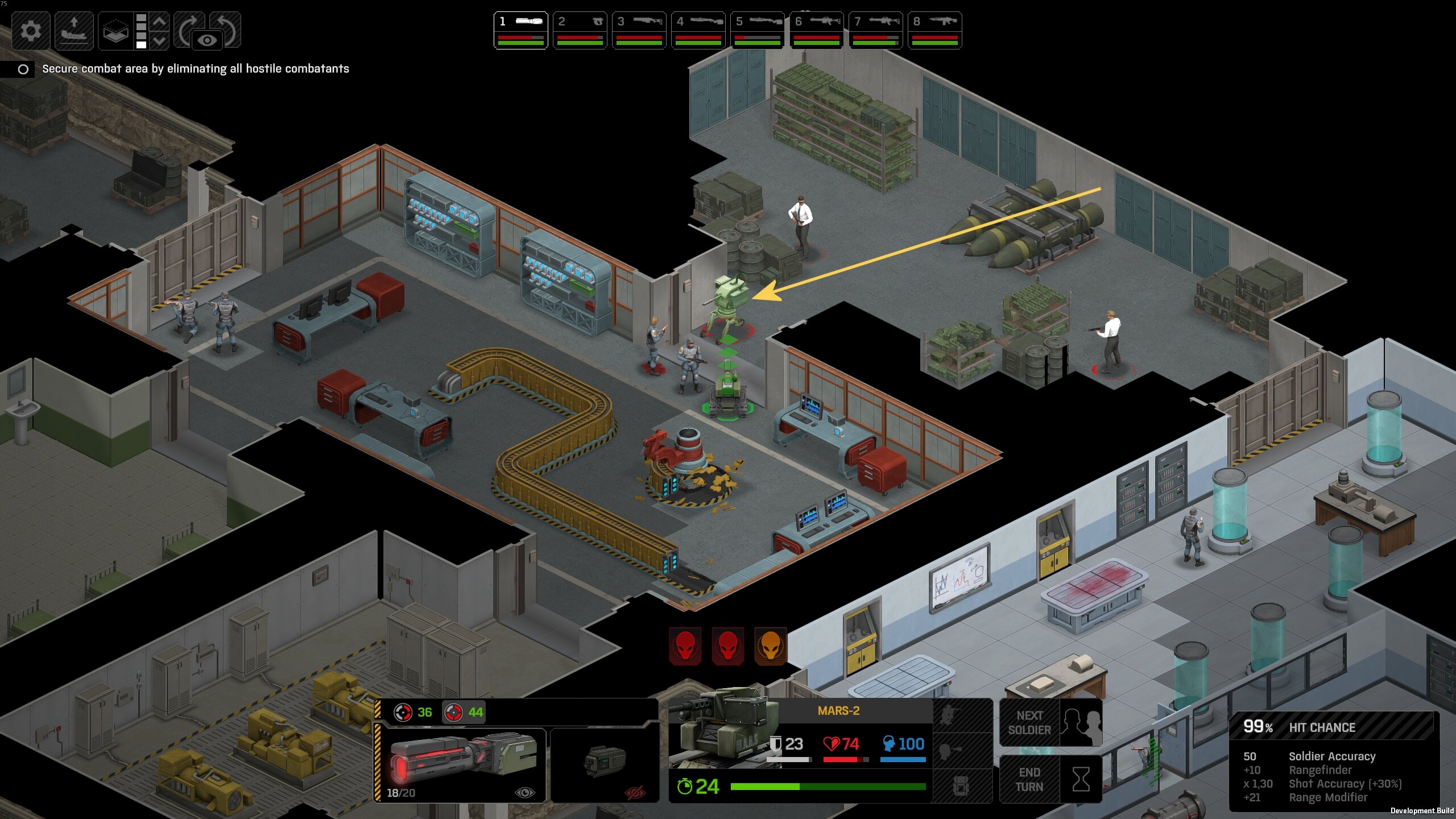Image resolution: width=1456 pixels, height=819 pixels.
Task: Lower the view level with the down chevron
Action: (160, 40)
